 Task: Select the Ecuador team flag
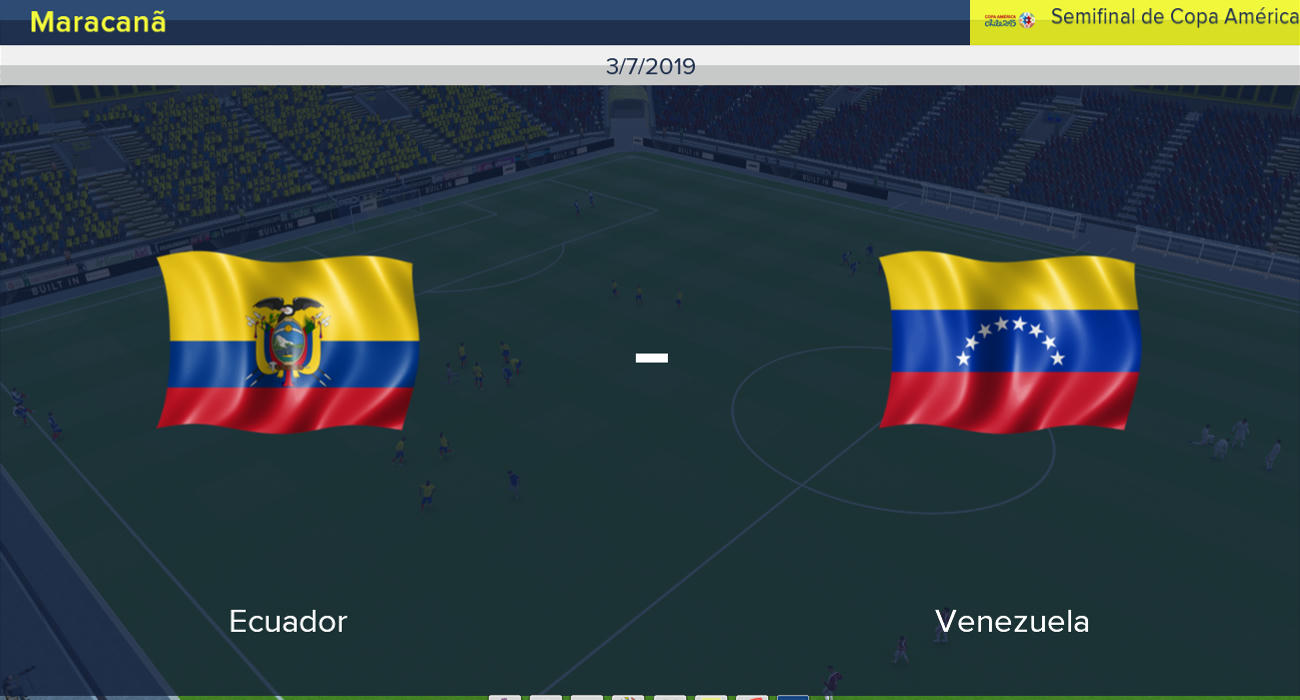[x=288, y=342]
